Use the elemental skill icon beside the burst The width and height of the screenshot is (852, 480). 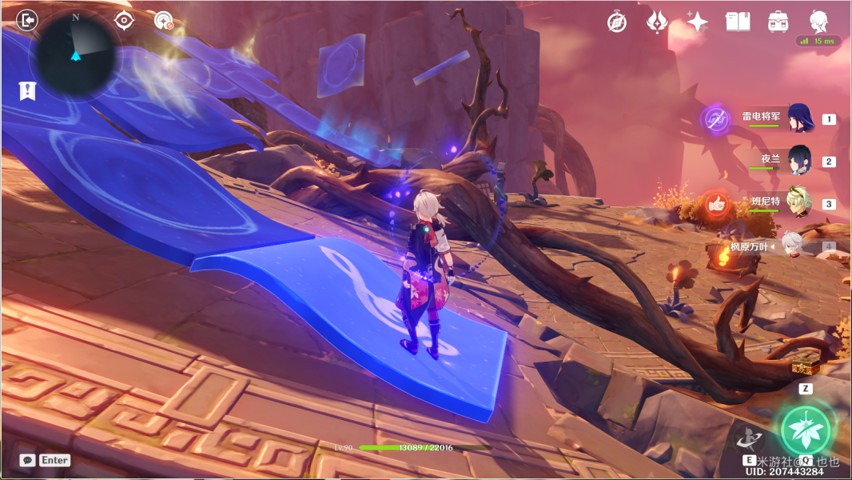[749, 437]
